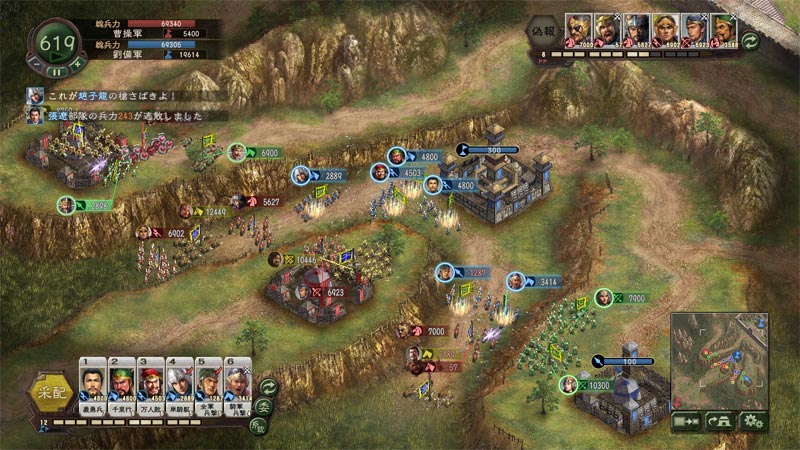This screenshot has height=450, width=800.
Task: Click the pause button under the 619 timer
Action: [58, 70]
